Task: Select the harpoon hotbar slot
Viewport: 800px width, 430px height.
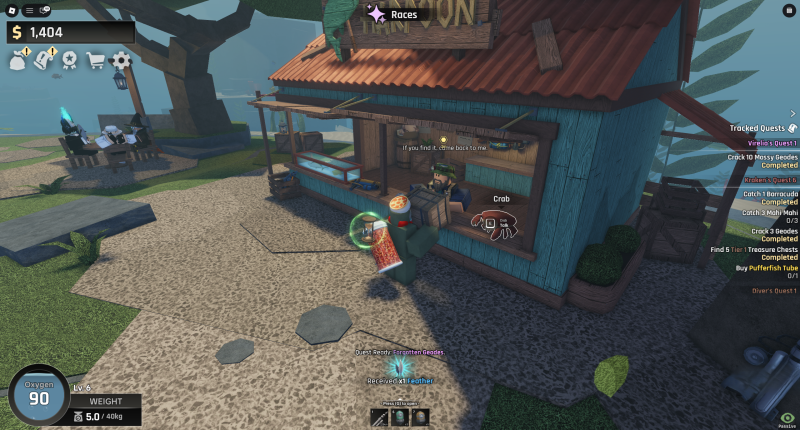Action: pos(379,417)
